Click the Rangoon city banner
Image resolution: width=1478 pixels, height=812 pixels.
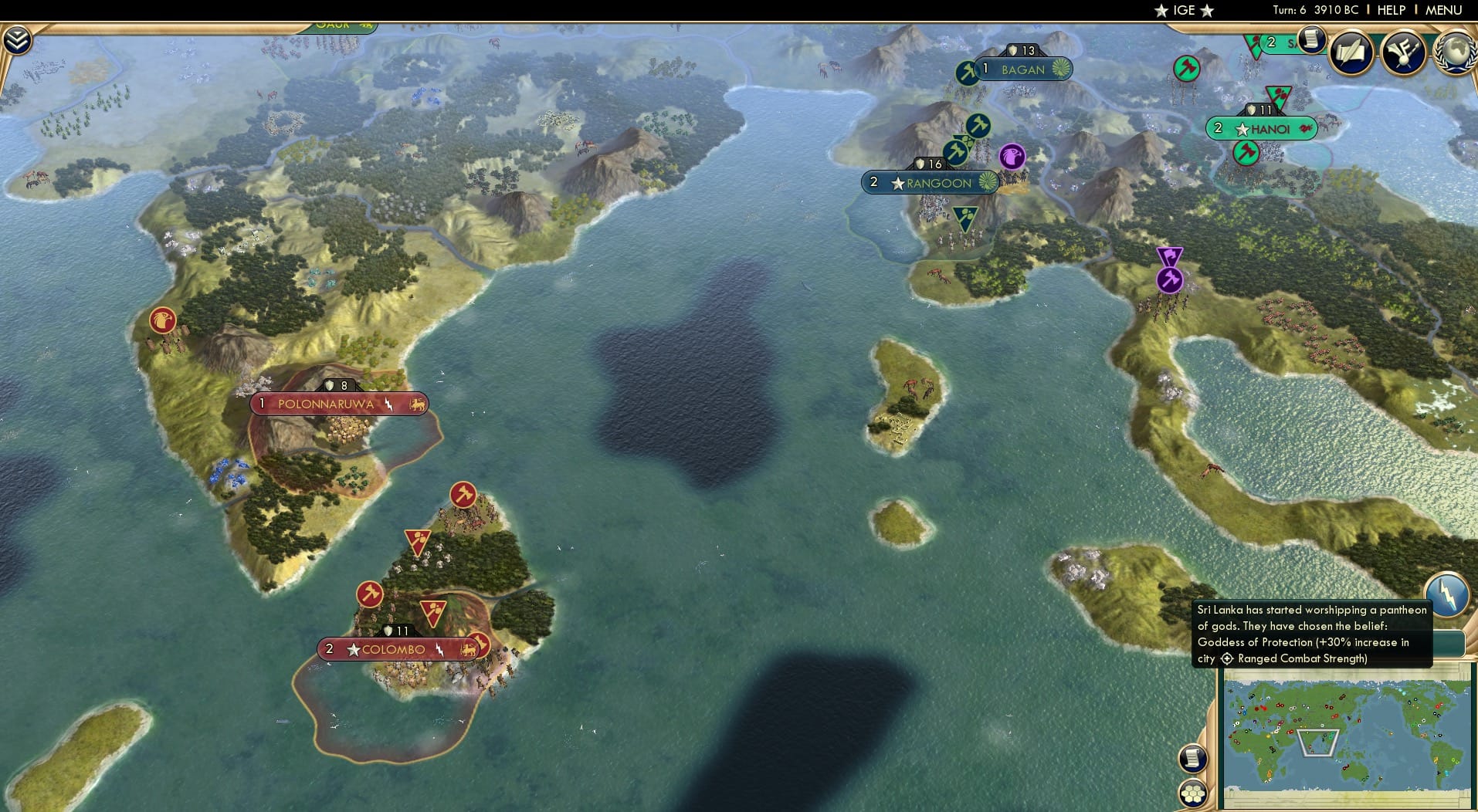tap(931, 183)
